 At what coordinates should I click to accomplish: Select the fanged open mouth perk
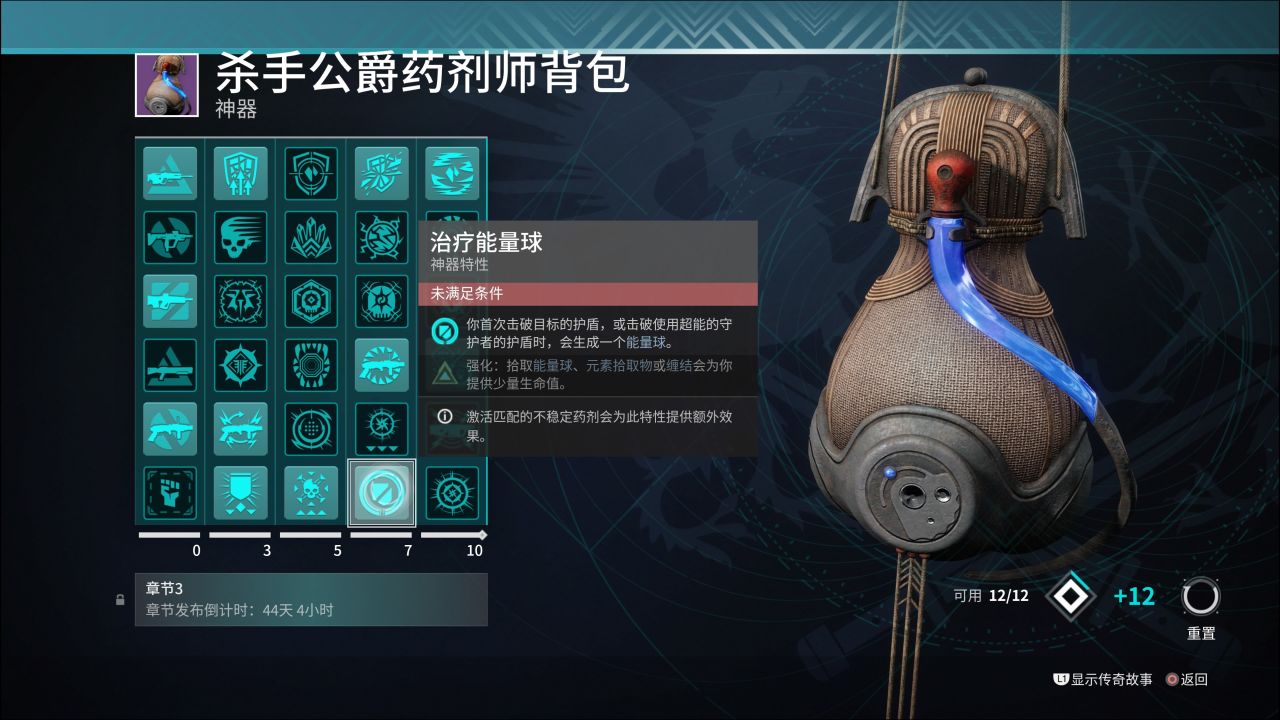pyautogui.click(x=311, y=365)
